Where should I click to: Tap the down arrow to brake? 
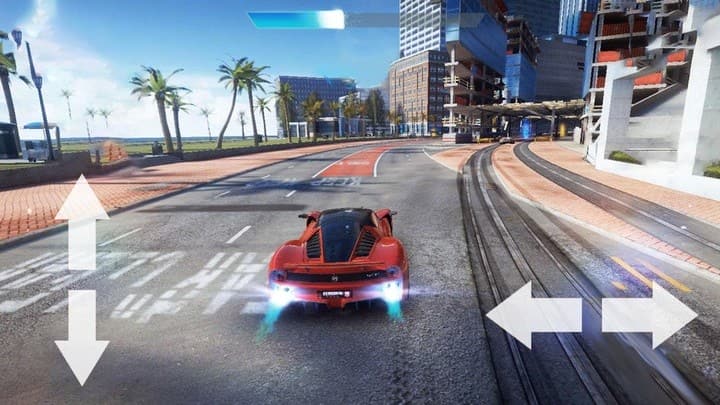[x=82, y=338]
